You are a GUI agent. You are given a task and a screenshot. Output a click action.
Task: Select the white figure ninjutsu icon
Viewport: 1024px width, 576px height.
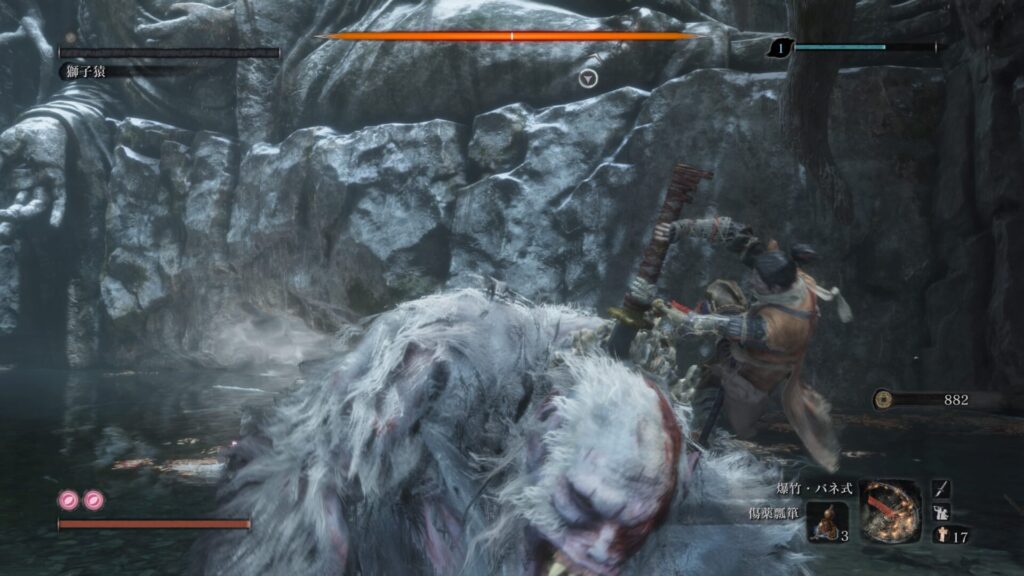point(942,512)
